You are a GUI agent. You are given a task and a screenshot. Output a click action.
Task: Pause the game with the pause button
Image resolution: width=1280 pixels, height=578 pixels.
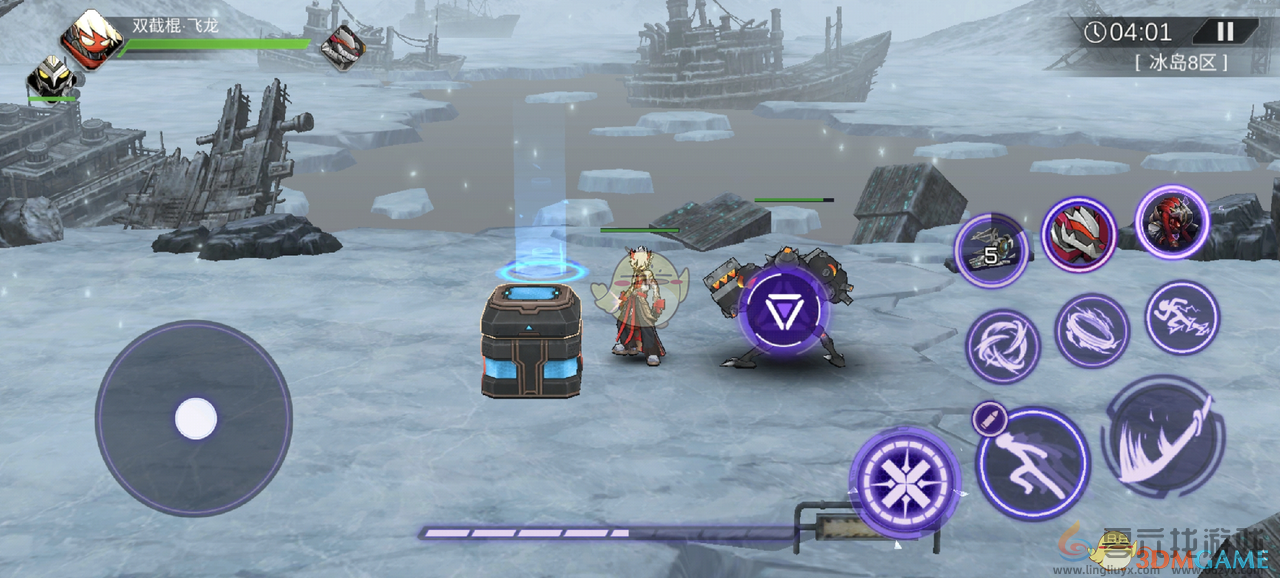1224,31
